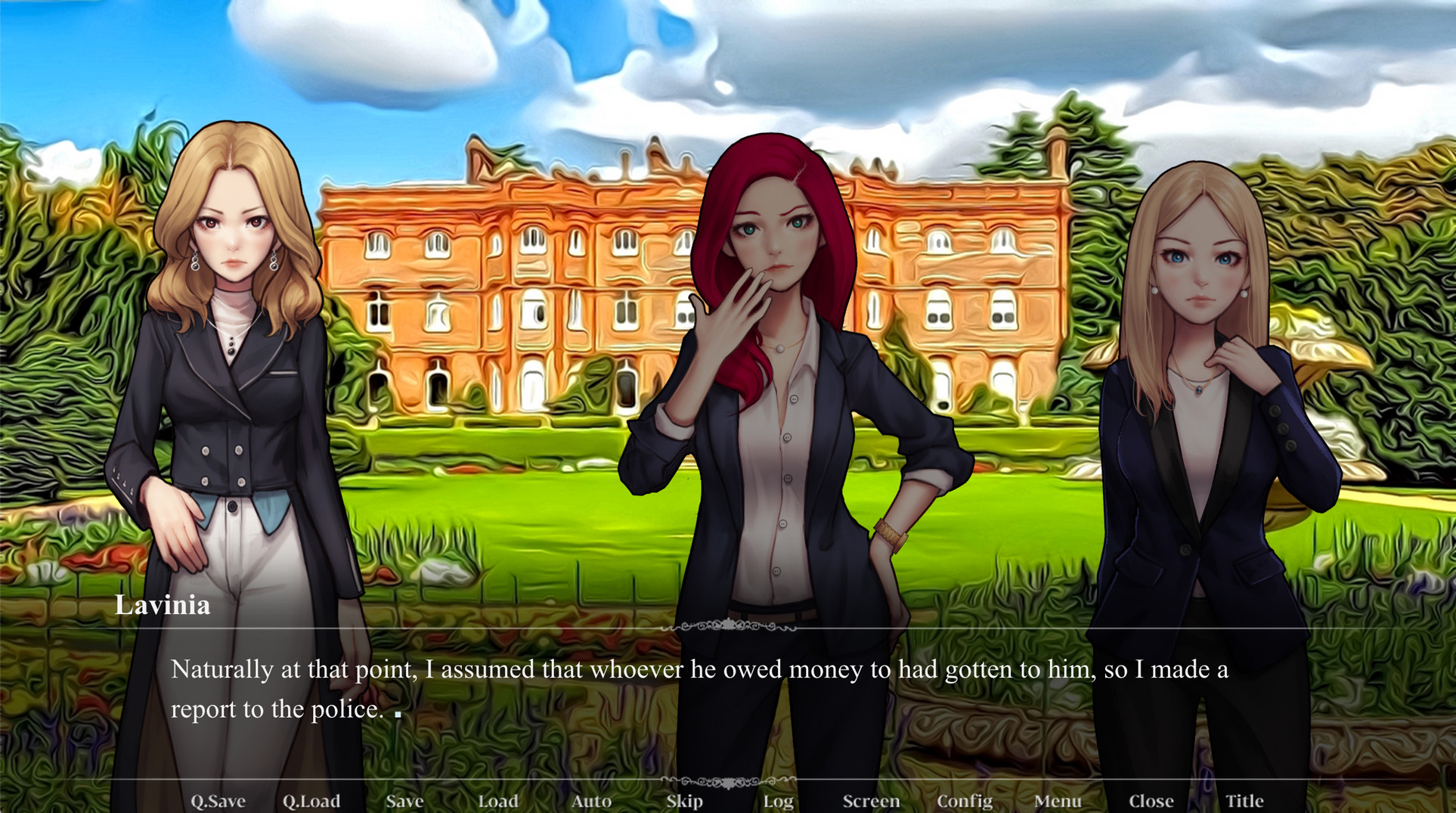Click the blinking advance indicator after 'police.'
Viewport: 1456px width, 813px height.
click(398, 714)
